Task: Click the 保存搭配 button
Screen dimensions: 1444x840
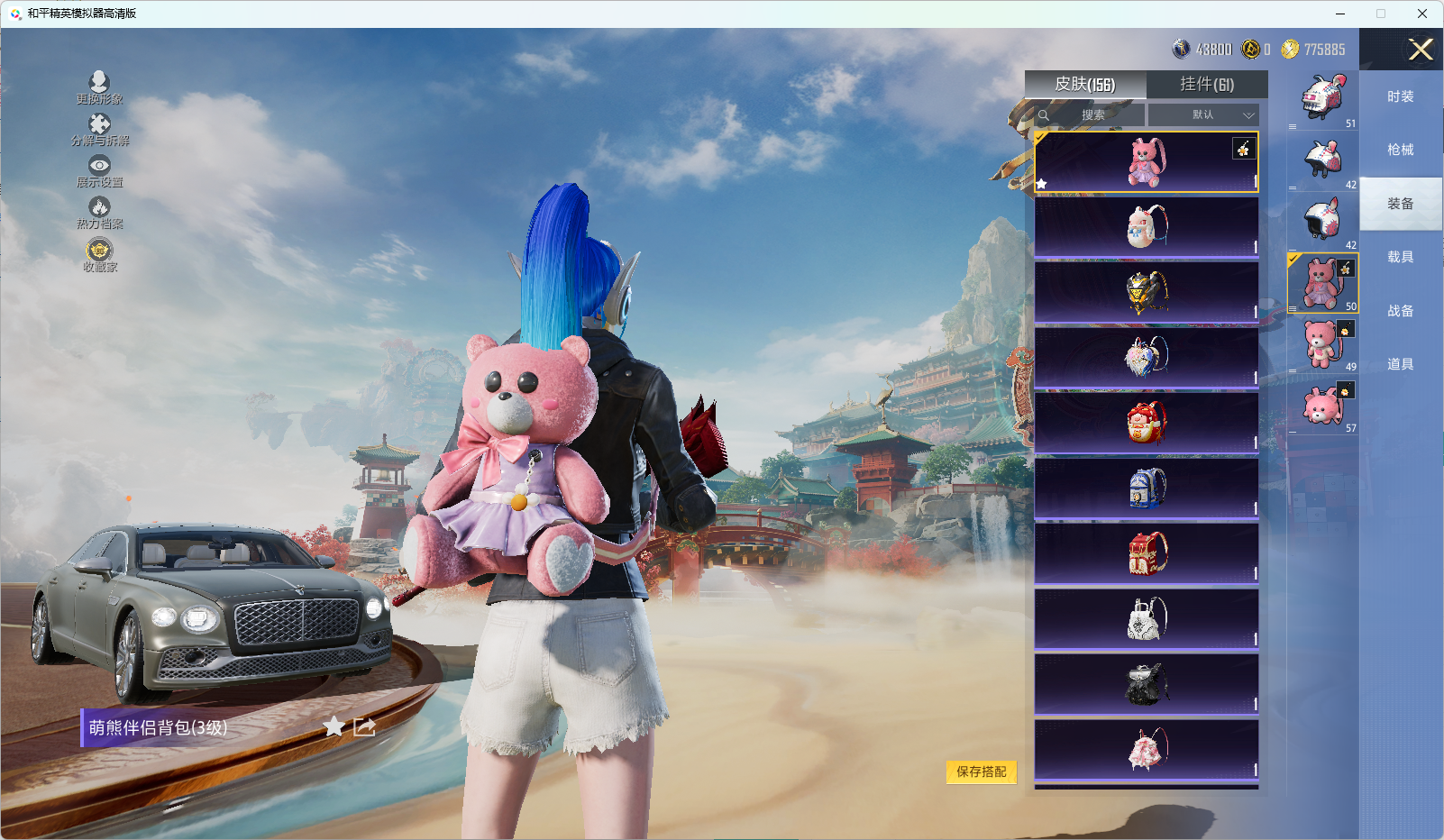Action: coord(981,772)
